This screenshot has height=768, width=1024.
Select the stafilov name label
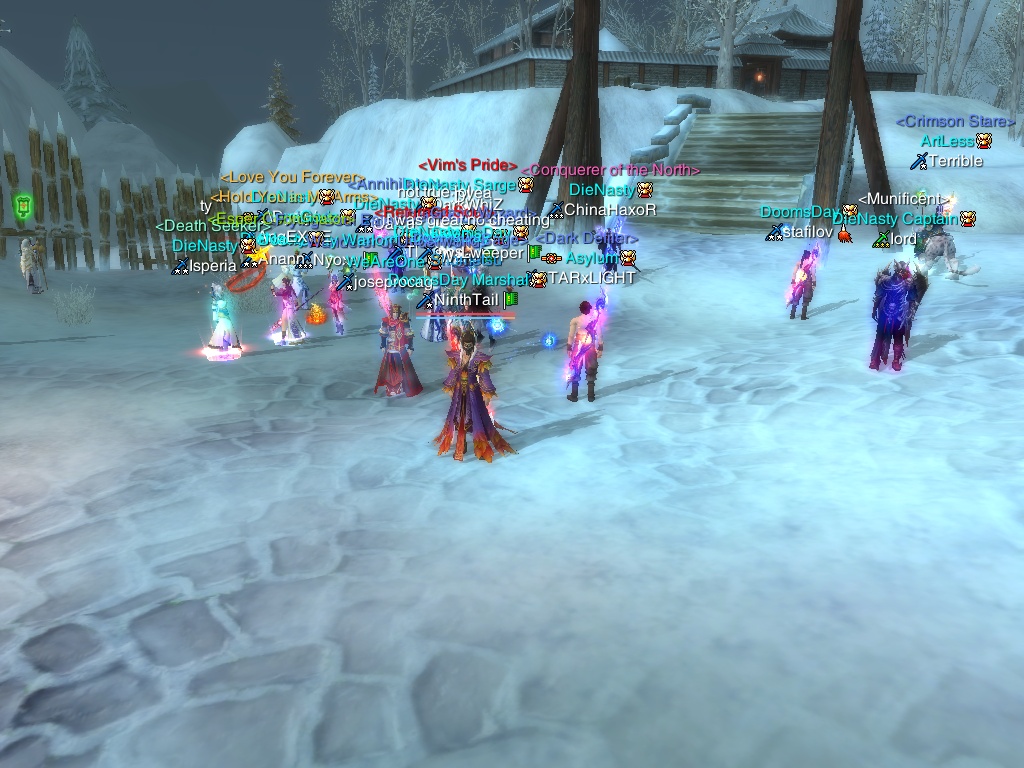coord(806,232)
